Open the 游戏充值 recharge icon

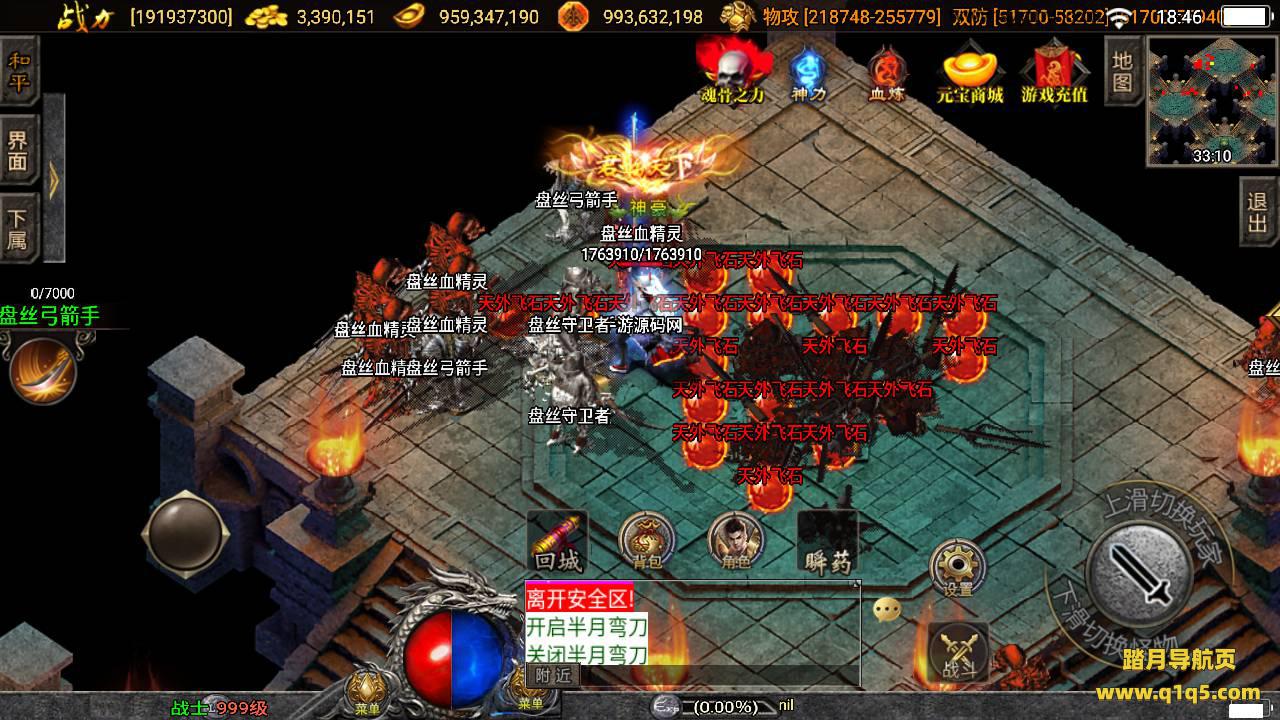1054,72
